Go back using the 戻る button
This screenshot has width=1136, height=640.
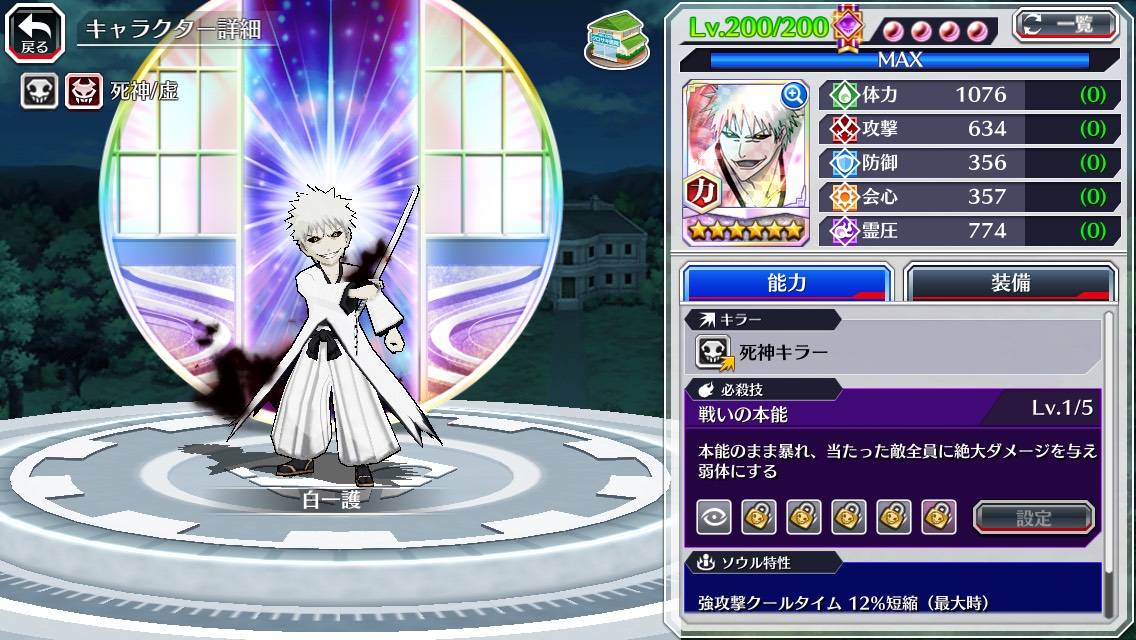[35, 30]
